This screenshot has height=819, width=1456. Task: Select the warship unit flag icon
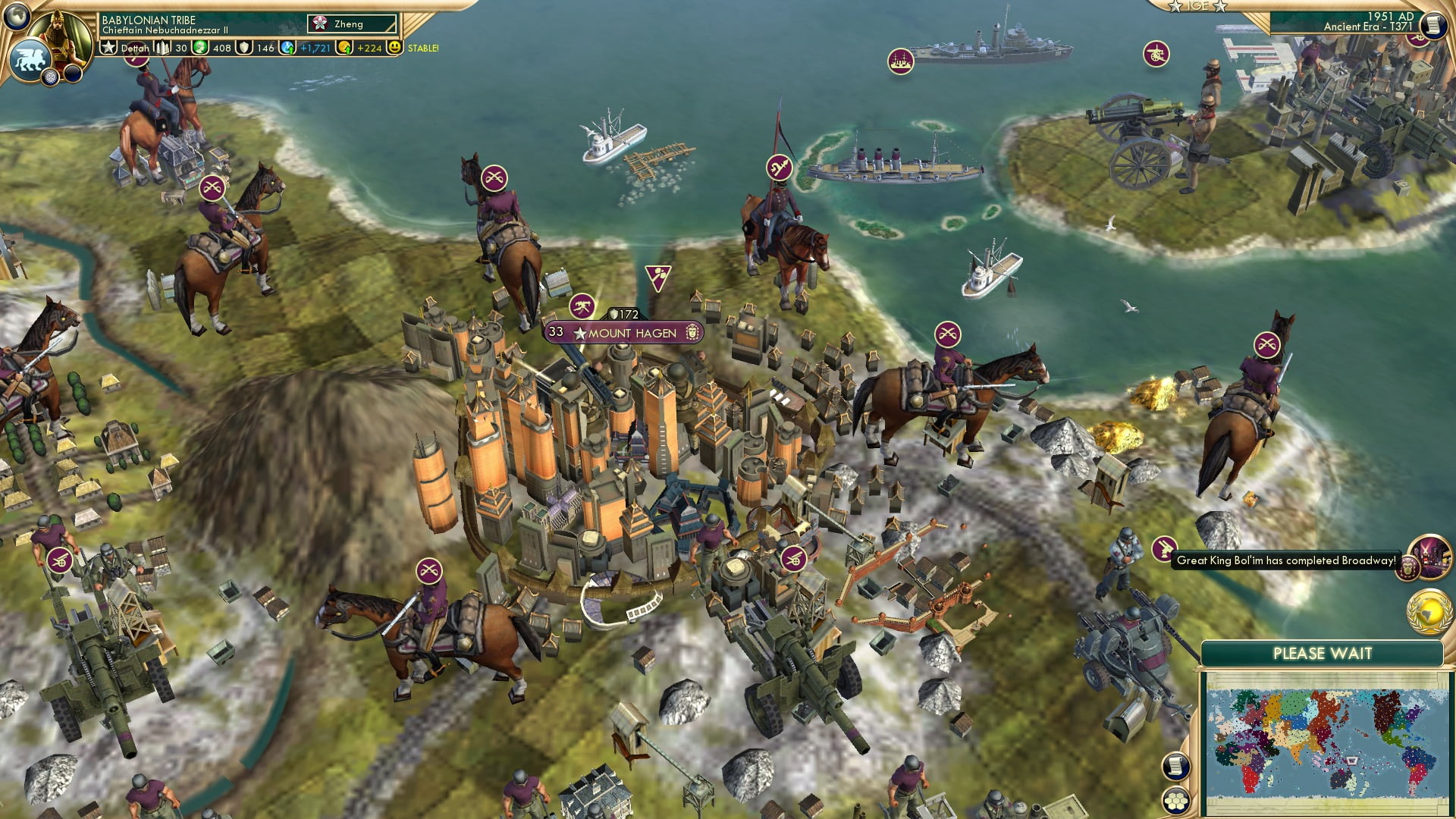click(x=900, y=61)
